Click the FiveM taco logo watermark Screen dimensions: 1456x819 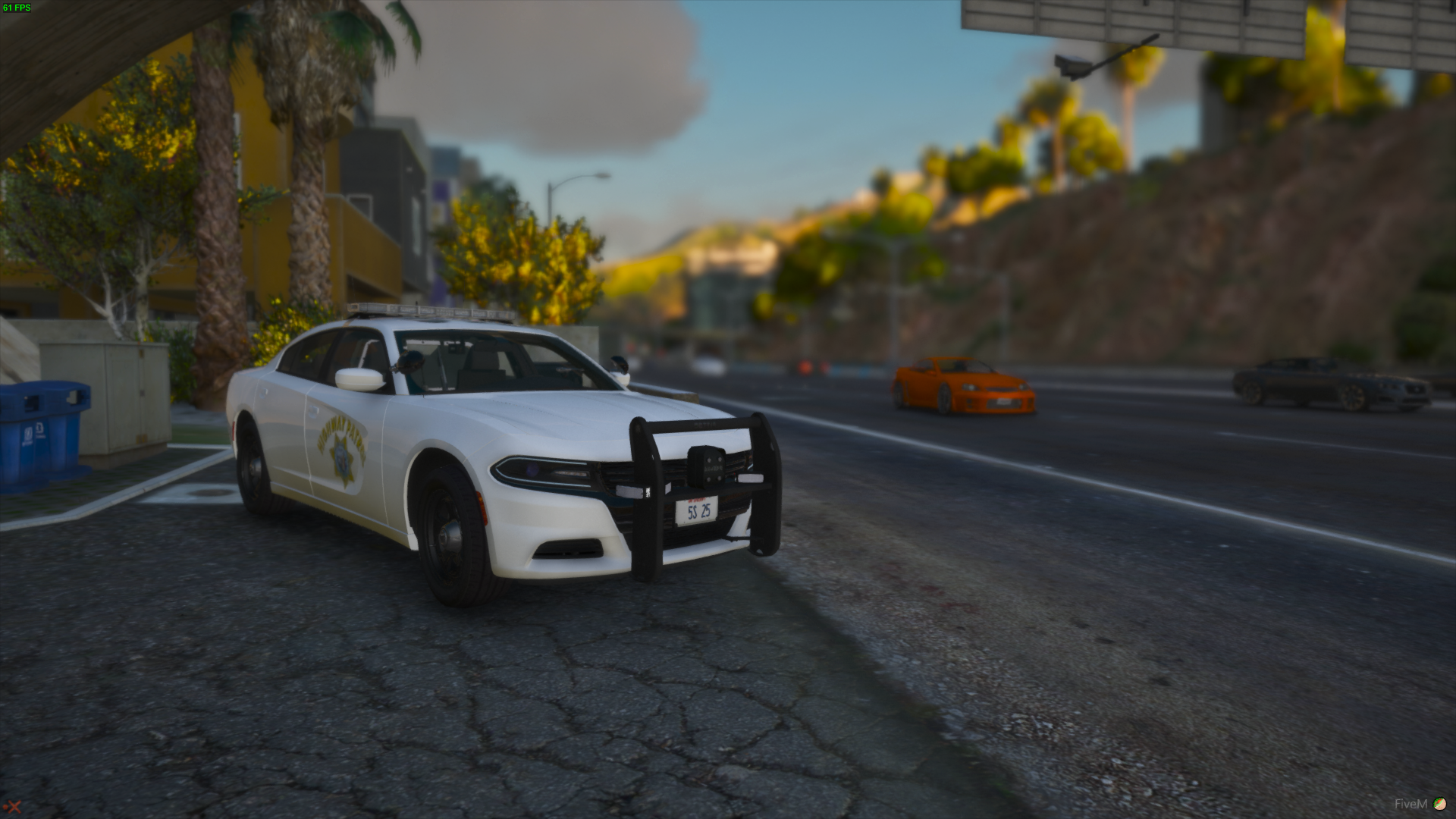tap(1439, 805)
